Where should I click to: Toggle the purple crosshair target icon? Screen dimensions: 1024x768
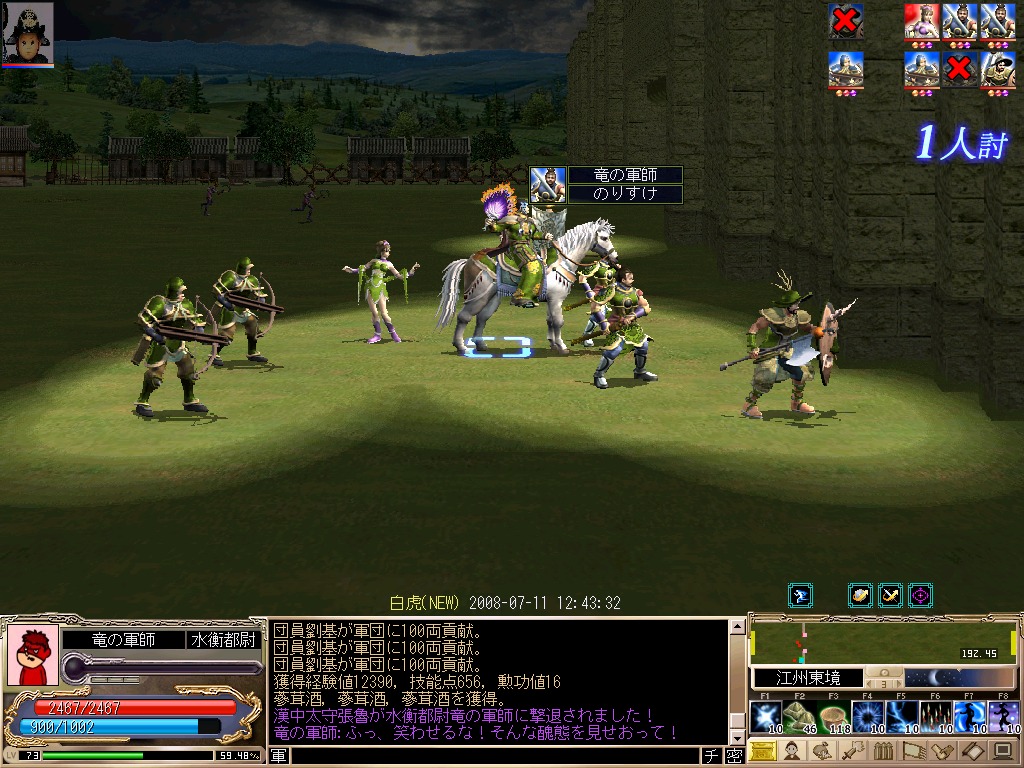click(920, 596)
